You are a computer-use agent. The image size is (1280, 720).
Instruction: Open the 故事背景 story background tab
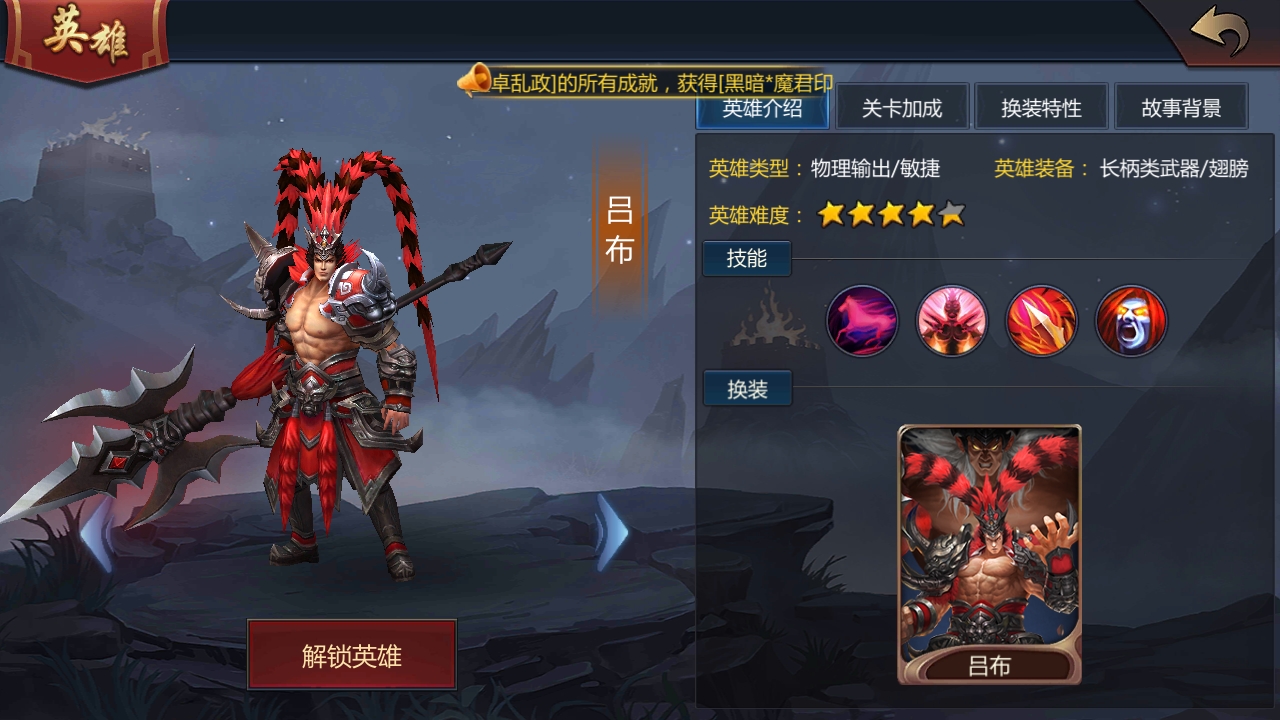click(x=1183, y=106)
